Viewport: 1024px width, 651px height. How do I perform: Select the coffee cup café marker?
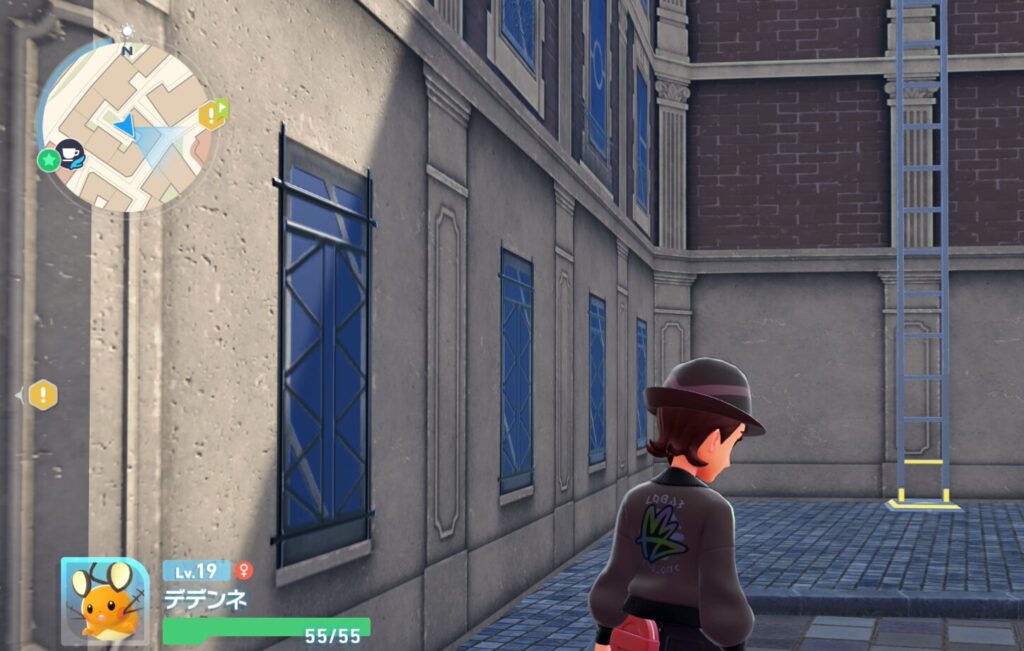point(70,153)
